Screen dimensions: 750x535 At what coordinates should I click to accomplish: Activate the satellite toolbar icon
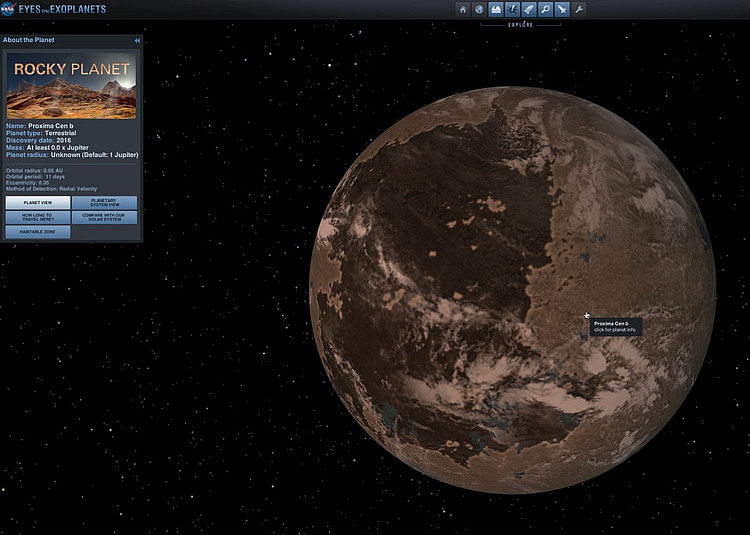562,9
